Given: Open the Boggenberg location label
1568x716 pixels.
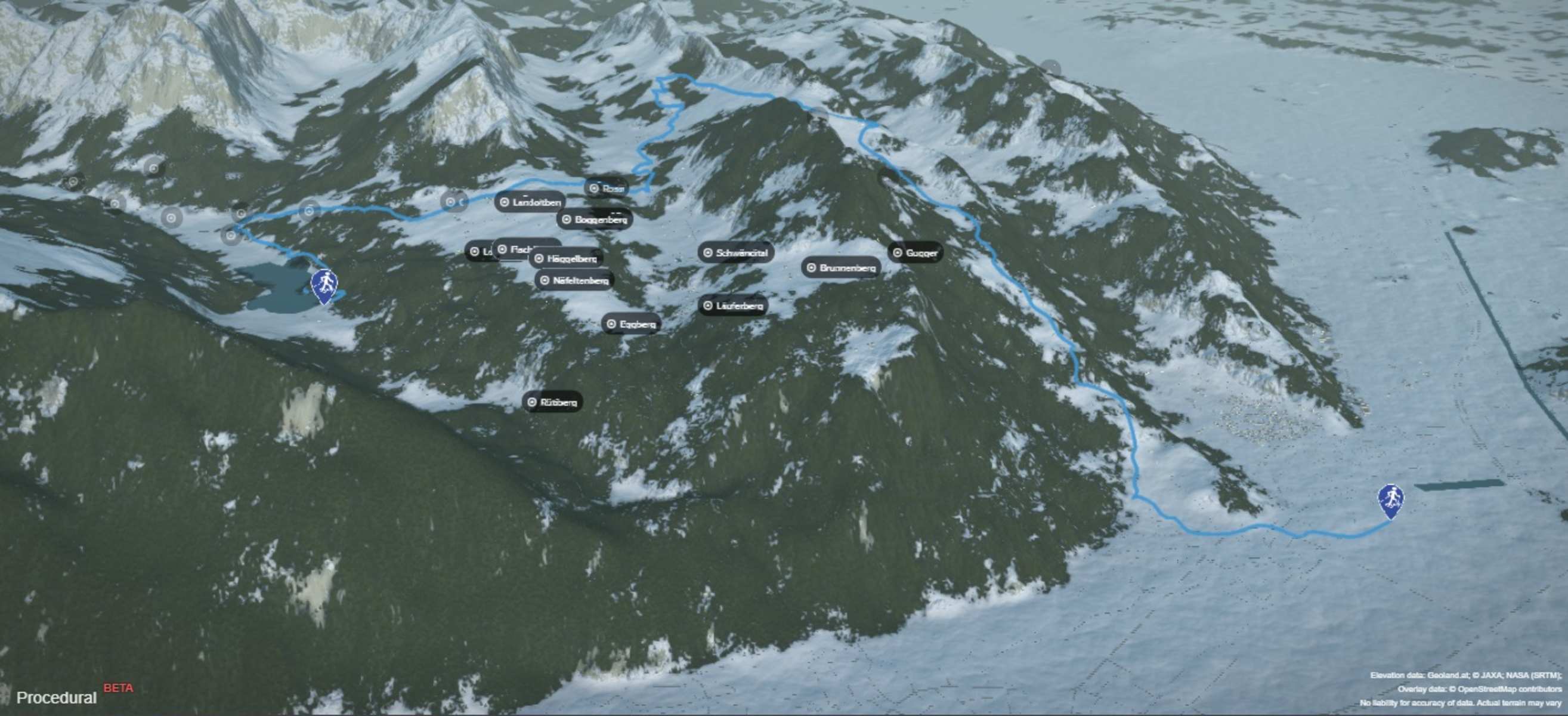Looking at the screenshot, I should (595, 219).
